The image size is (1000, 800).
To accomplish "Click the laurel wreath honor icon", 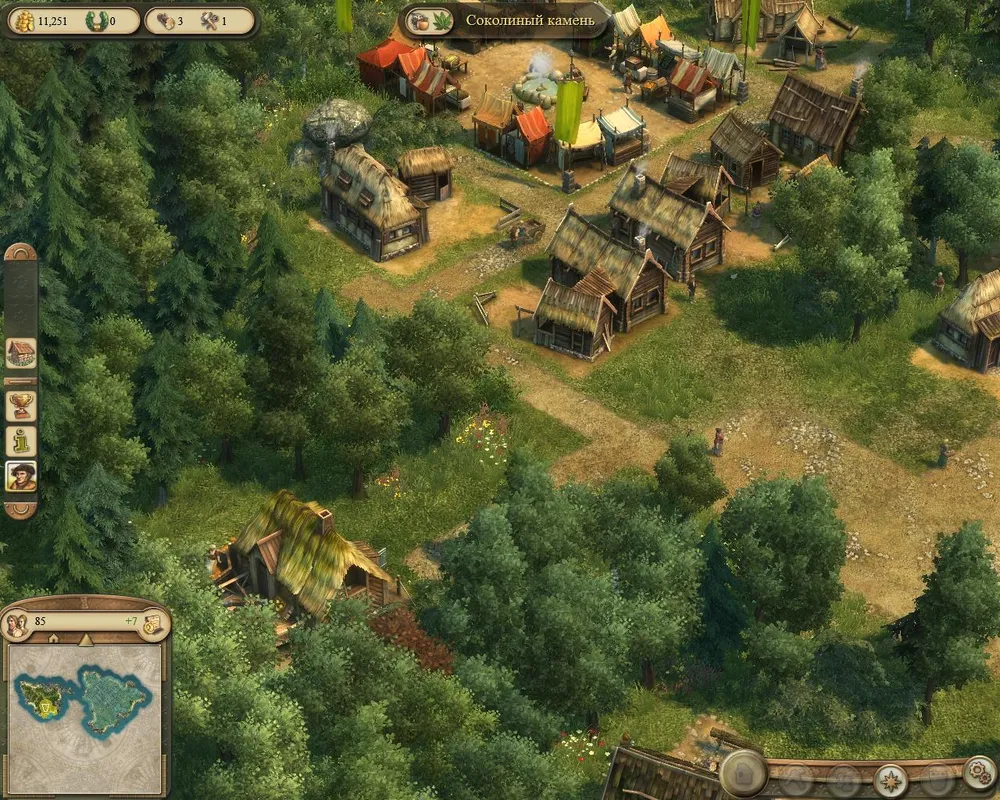I will [96, 20].
